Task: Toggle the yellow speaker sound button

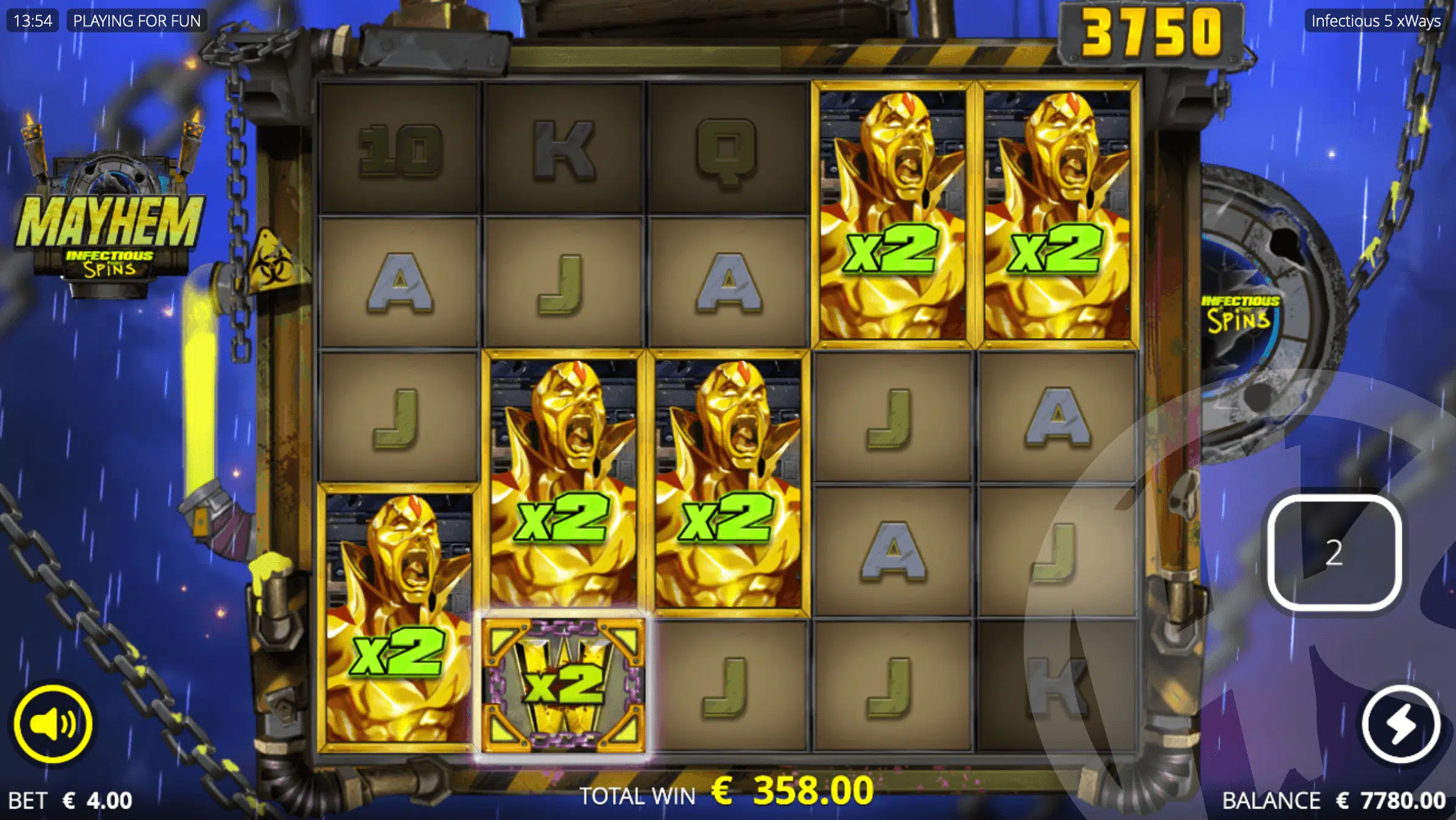Action: [53, 724]
